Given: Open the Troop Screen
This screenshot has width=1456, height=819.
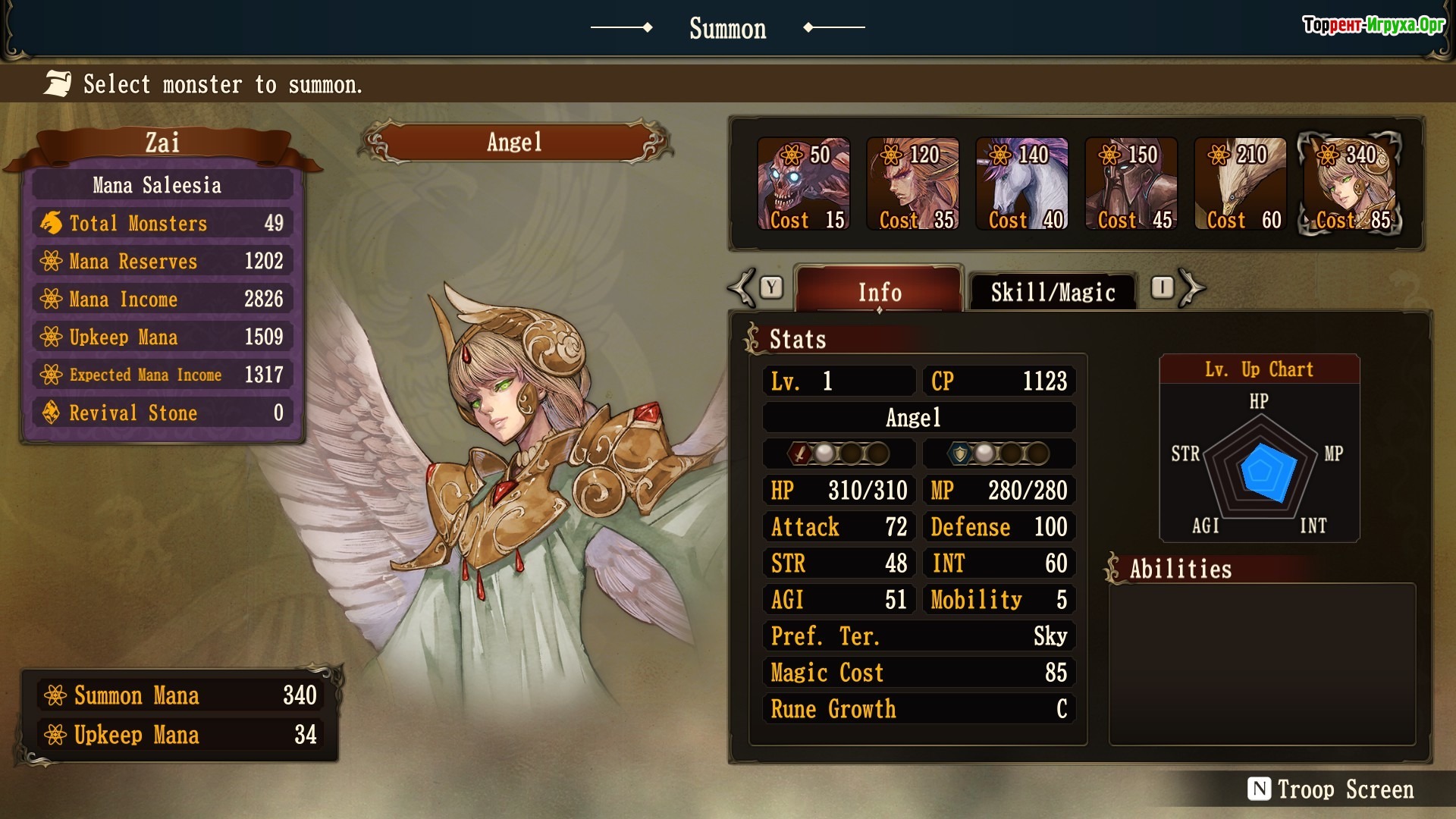Looking at the screenshot, I should point(1332,789).
